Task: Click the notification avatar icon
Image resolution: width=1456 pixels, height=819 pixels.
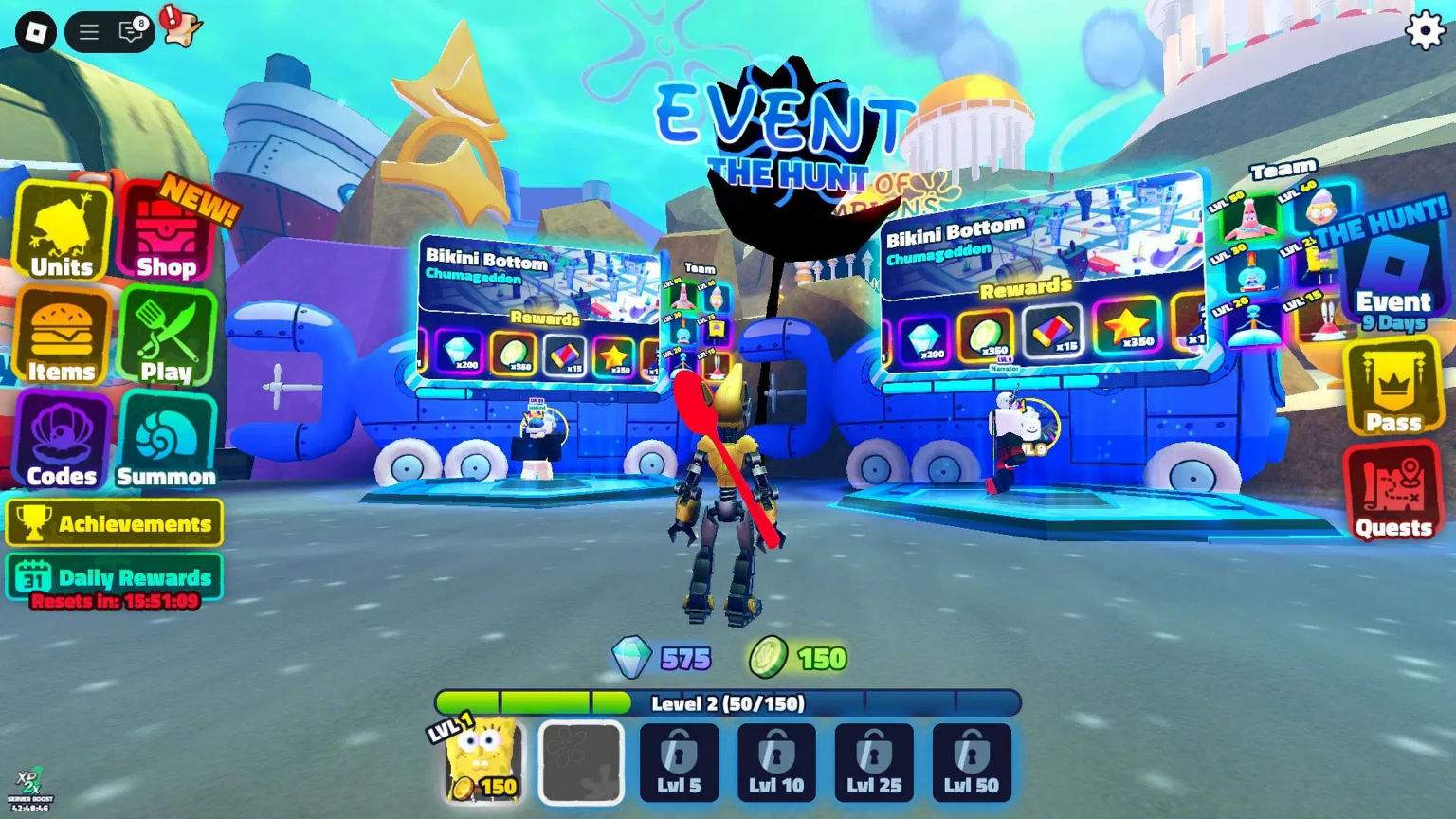Action: pyautogui.click(x=180, y=27)
